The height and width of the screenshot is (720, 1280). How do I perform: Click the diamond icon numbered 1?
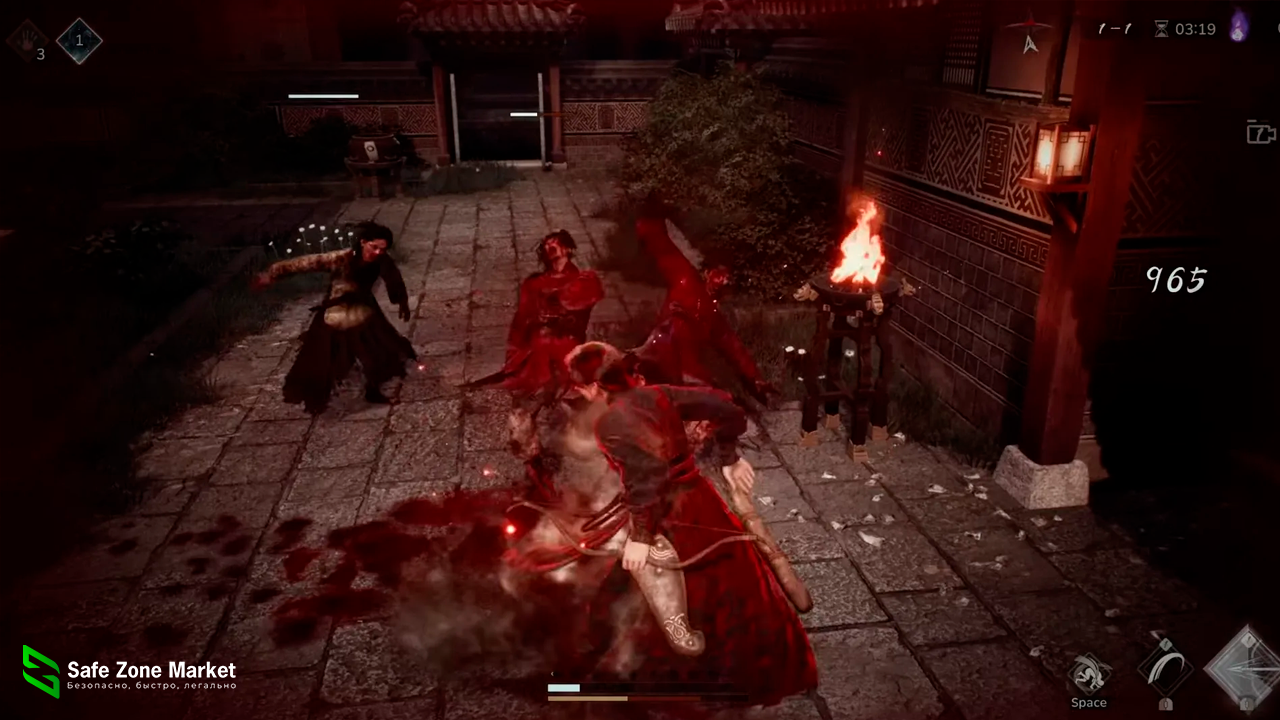[x=77, y=40]
